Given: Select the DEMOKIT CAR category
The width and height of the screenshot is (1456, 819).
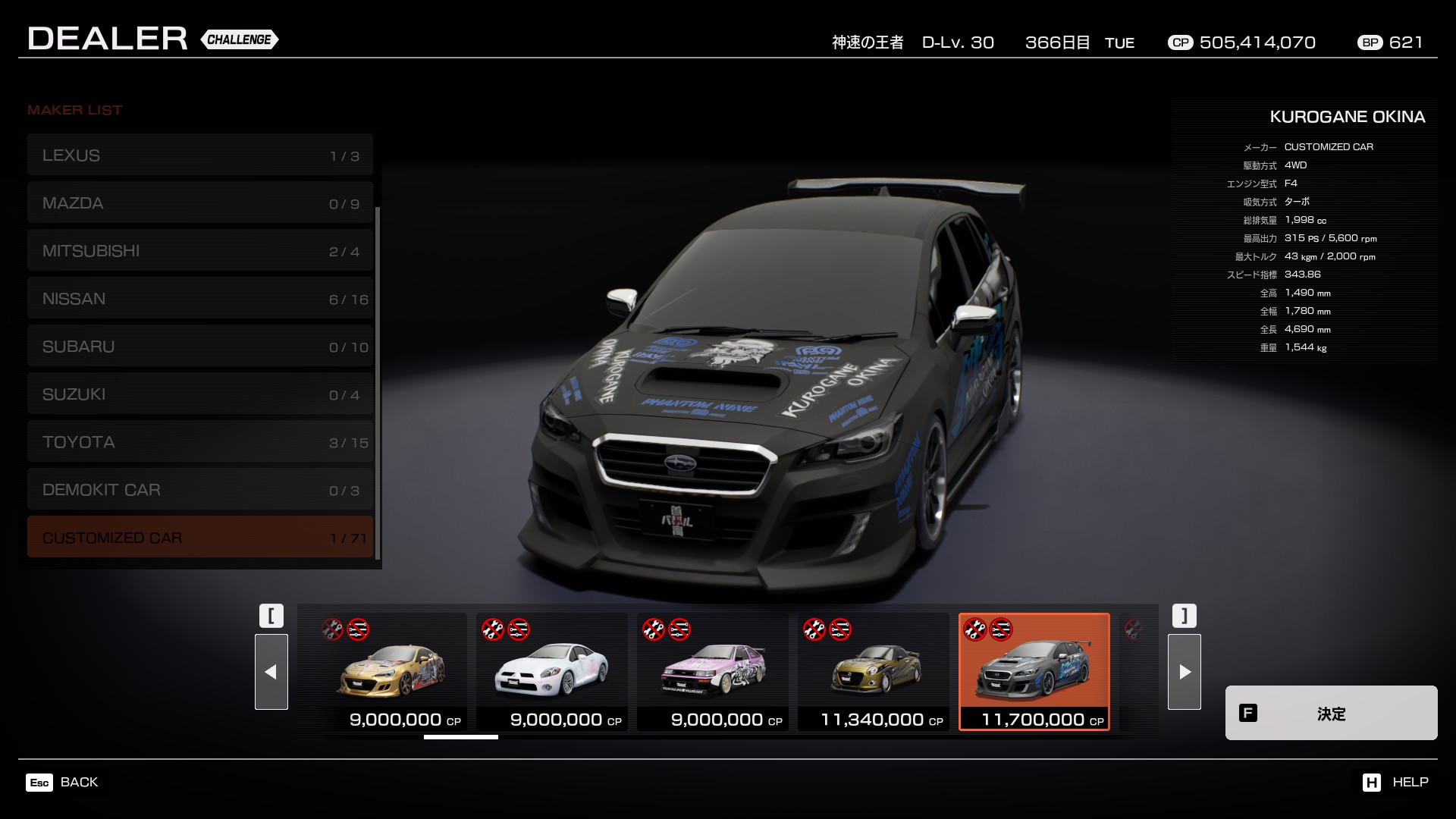Looking at the screenshot, I should tap(199, 490).
